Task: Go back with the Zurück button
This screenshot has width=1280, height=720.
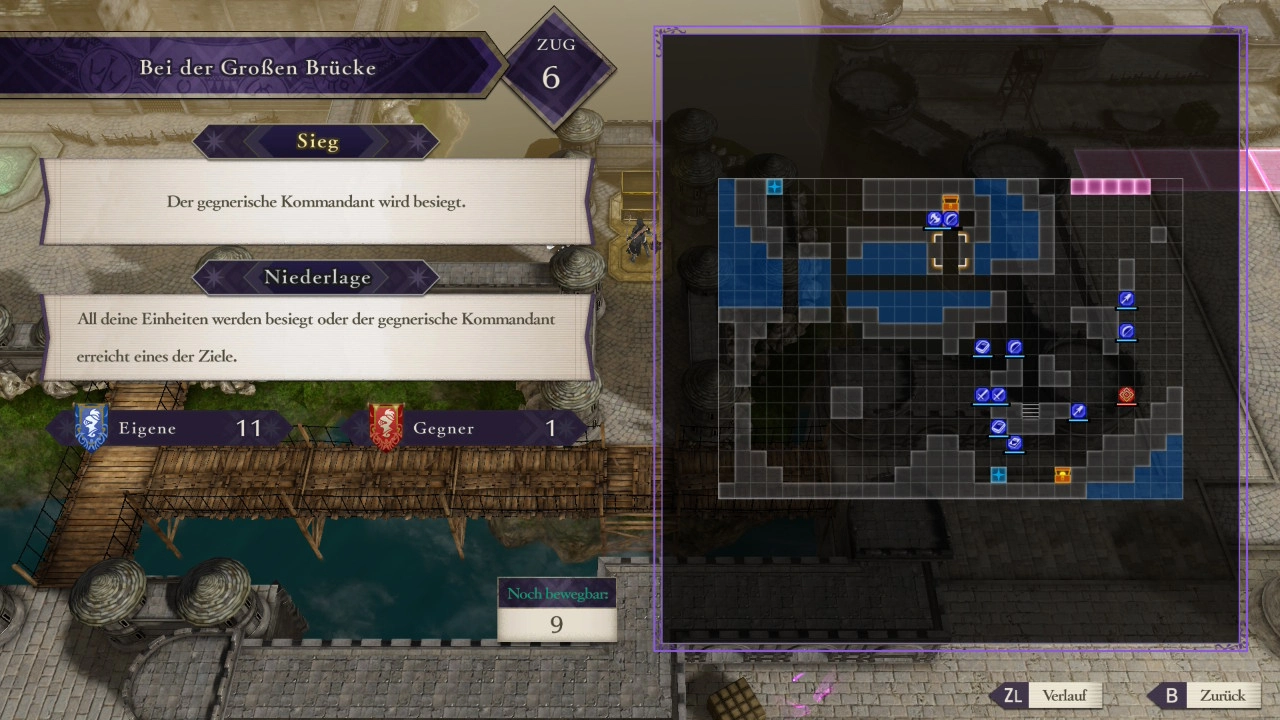Action: tap(1210, 695)
